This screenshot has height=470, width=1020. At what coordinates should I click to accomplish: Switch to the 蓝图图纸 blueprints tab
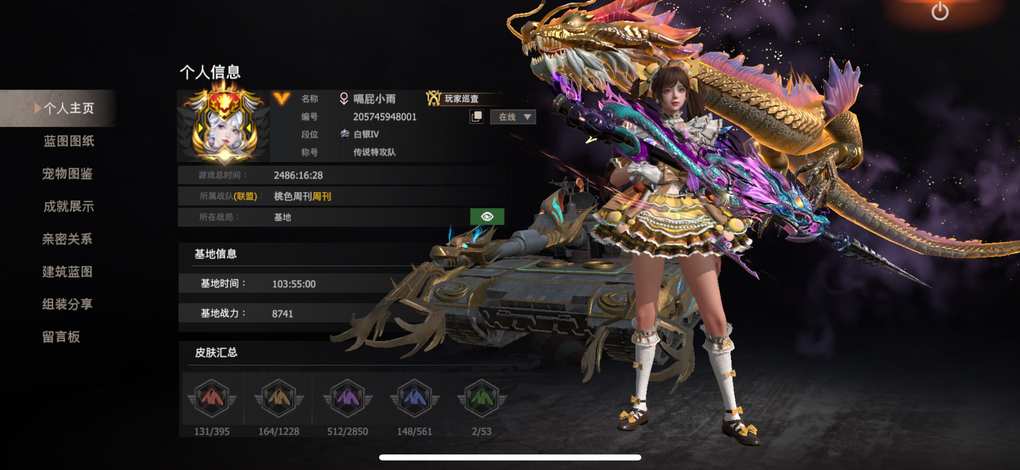(x=68, y=141)
